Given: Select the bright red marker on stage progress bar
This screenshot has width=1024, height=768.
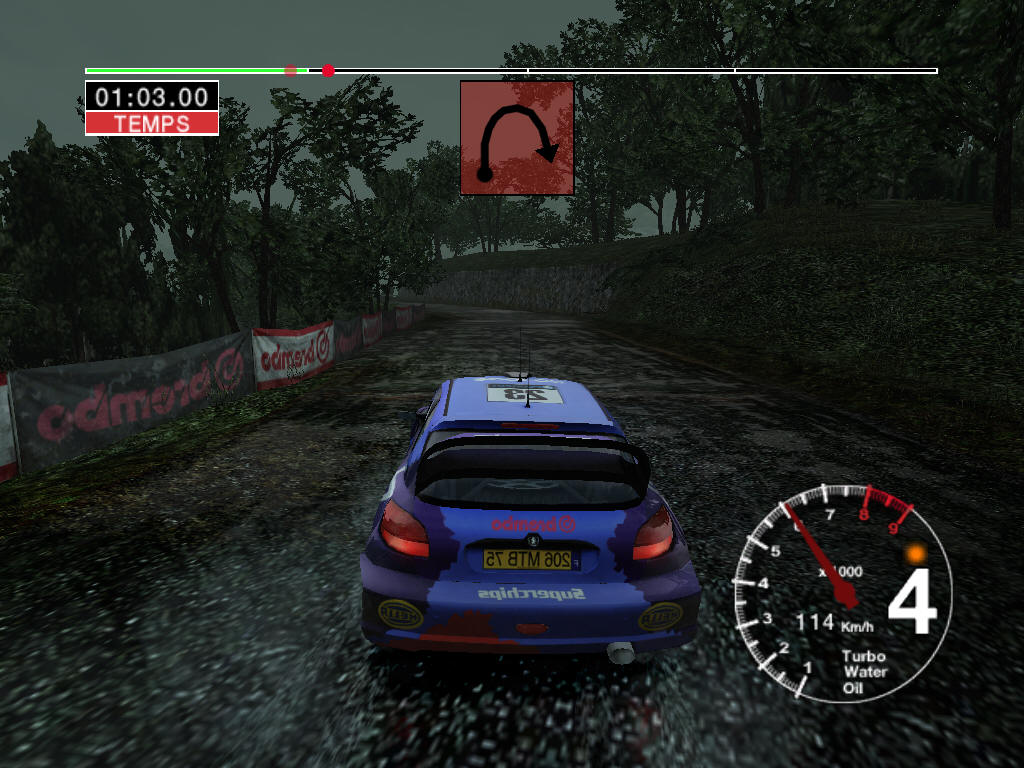Looking at the screenshot, I should [x=328, y=71].
